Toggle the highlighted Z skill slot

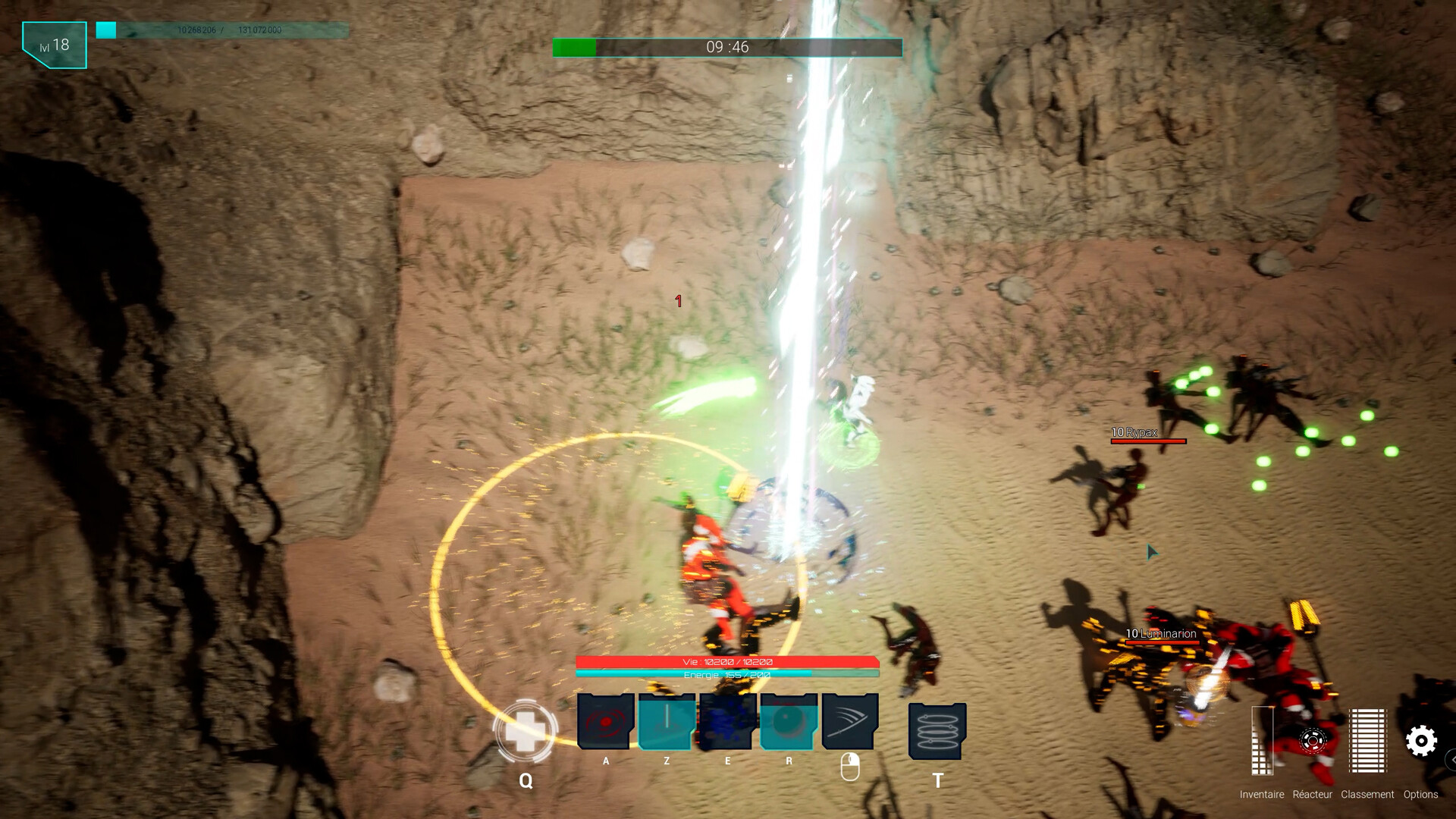[x=665, y=722]
